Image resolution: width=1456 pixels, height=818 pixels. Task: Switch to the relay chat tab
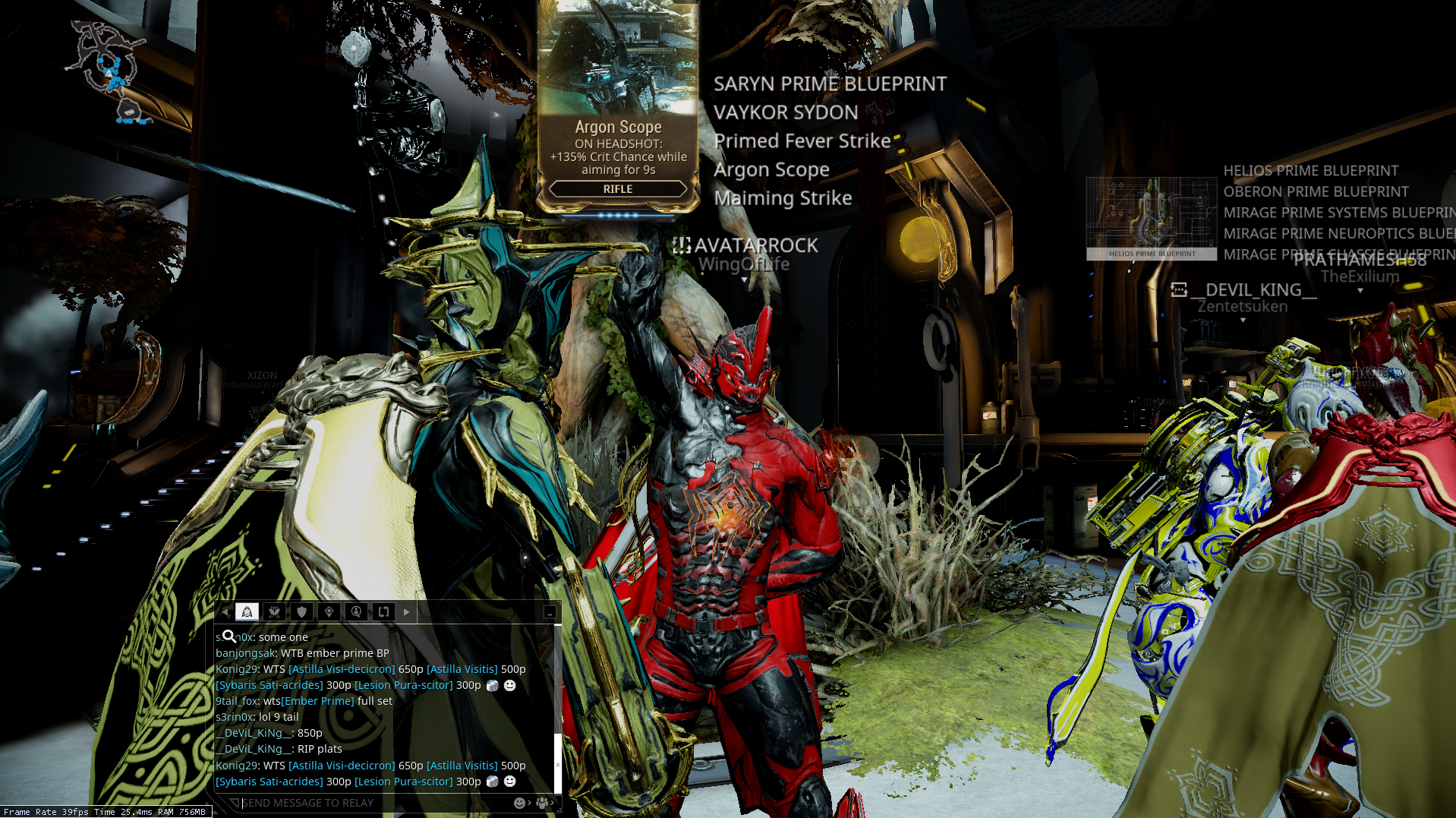point(247,612)
